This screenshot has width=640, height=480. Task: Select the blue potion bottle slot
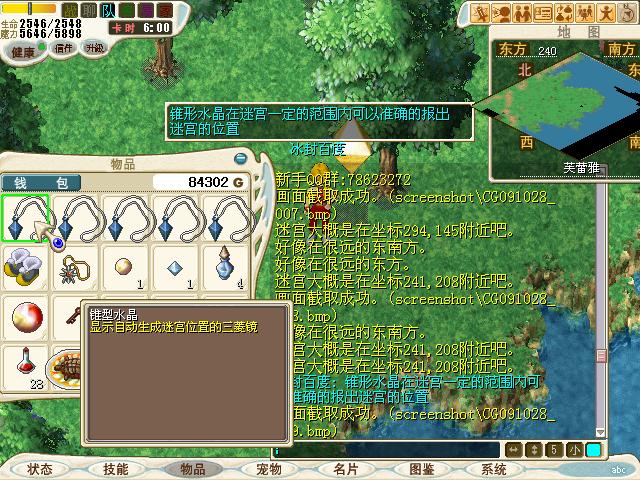(x=226, y=267)
